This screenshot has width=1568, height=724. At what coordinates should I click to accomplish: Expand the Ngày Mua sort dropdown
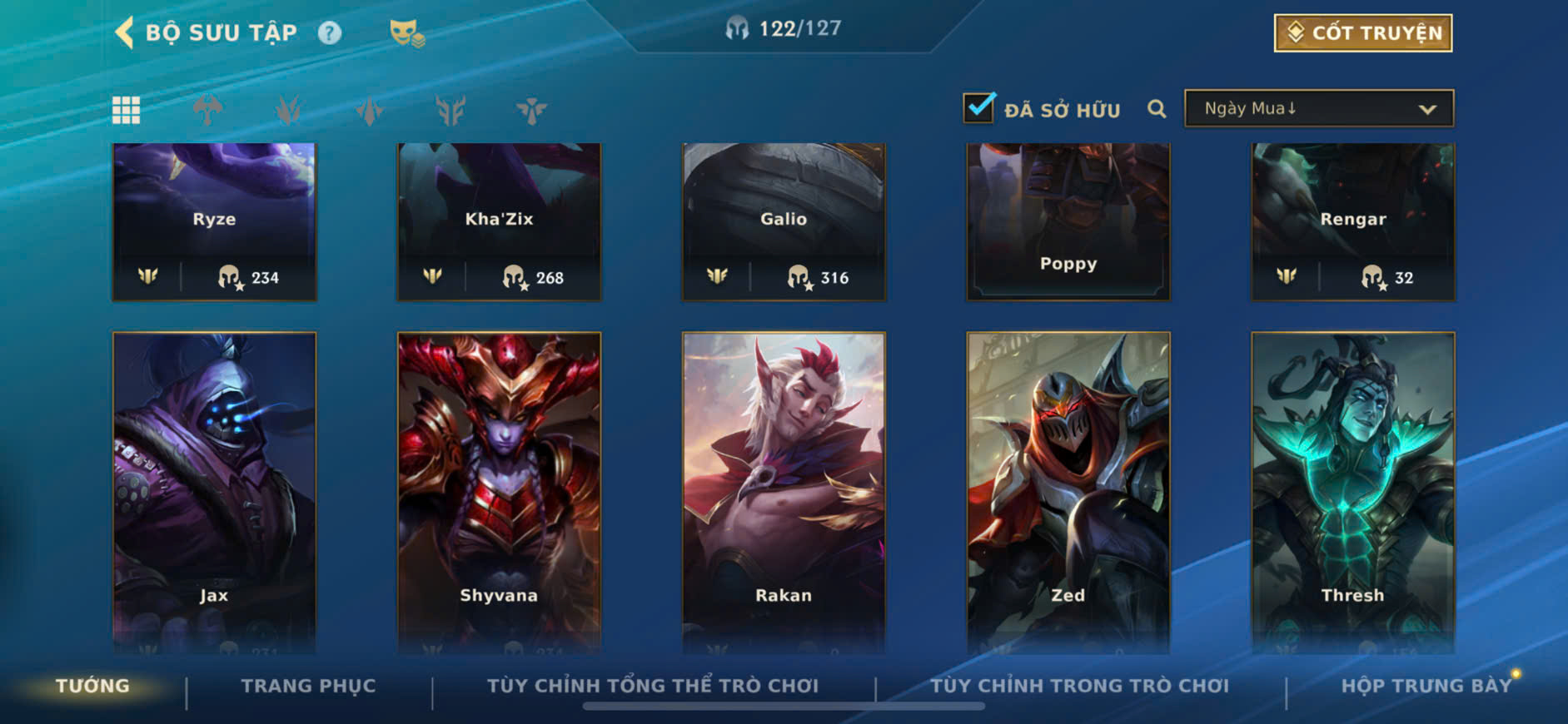(1319, 109)
